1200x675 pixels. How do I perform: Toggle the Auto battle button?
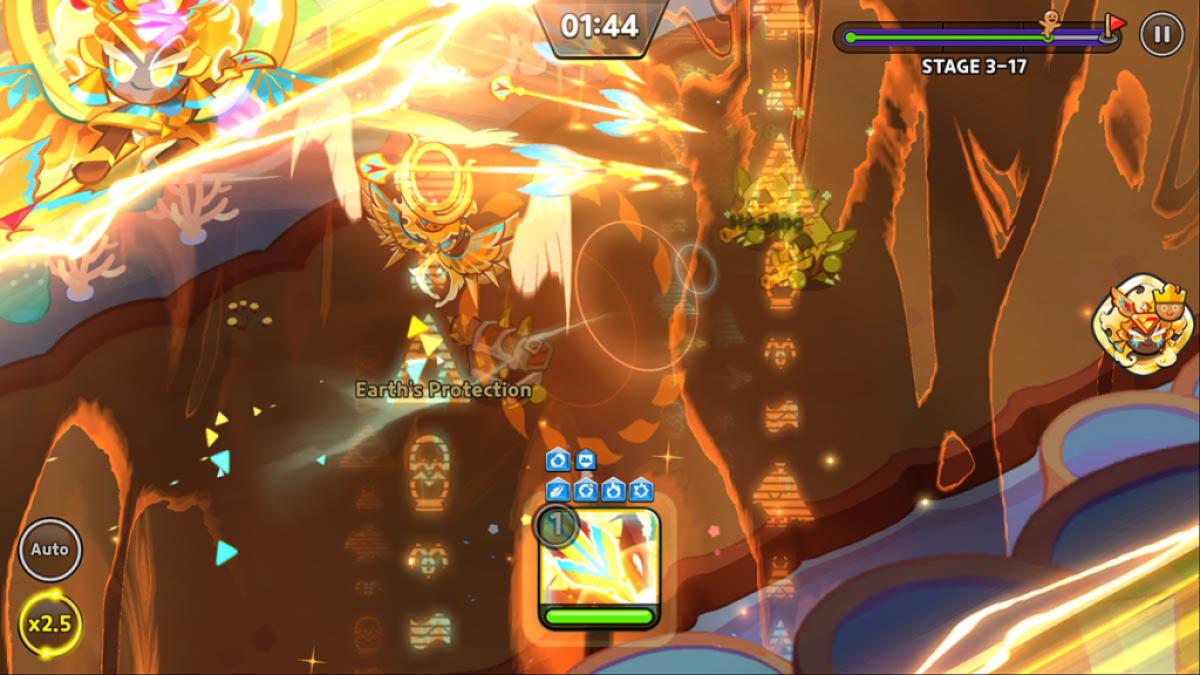tap(50, 549)
